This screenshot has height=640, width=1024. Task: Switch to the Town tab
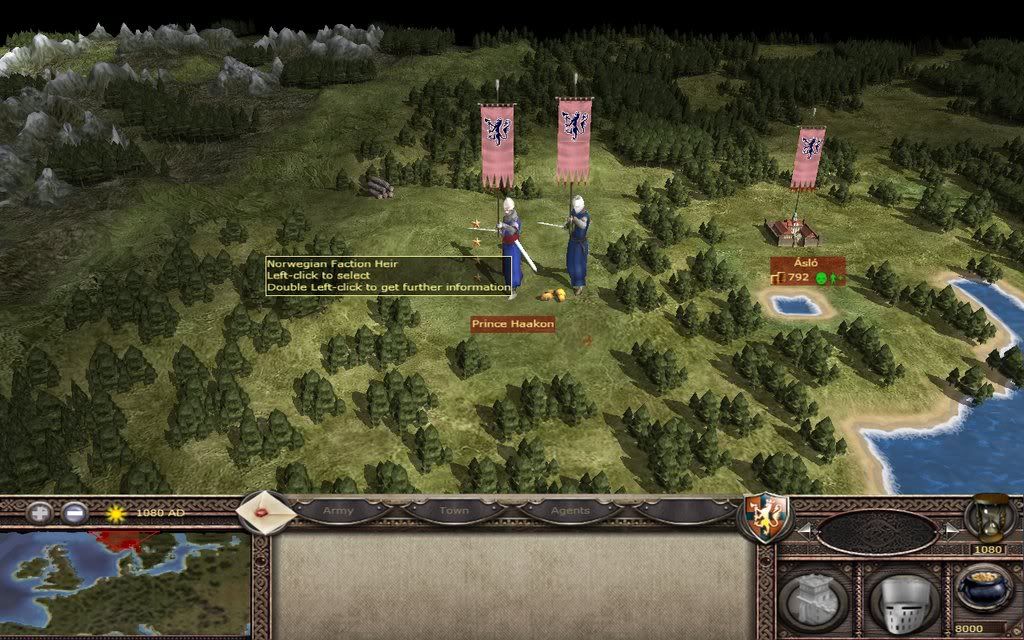[x=454, y=511]
